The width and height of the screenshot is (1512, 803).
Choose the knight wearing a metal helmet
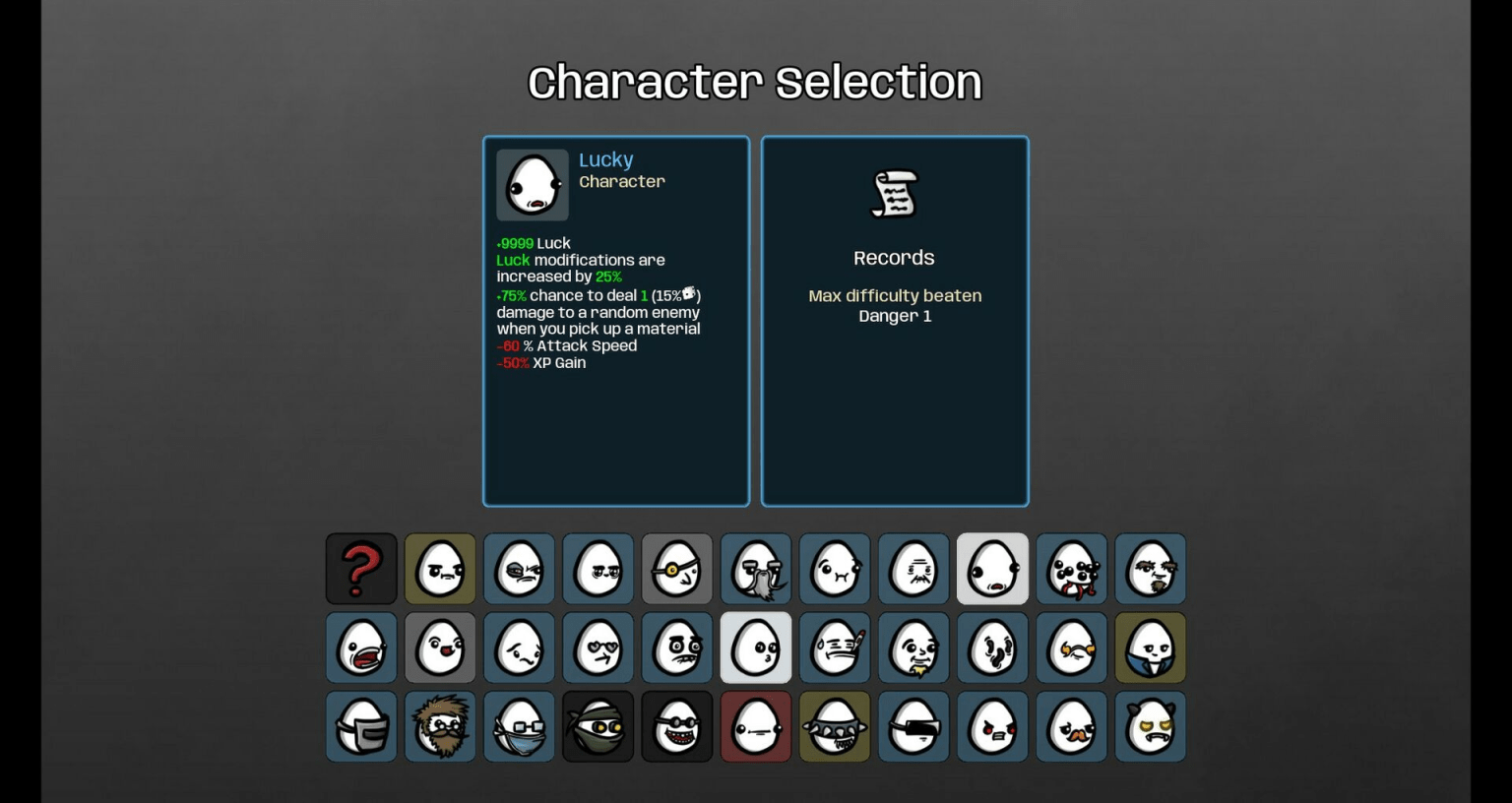point(361,726)
